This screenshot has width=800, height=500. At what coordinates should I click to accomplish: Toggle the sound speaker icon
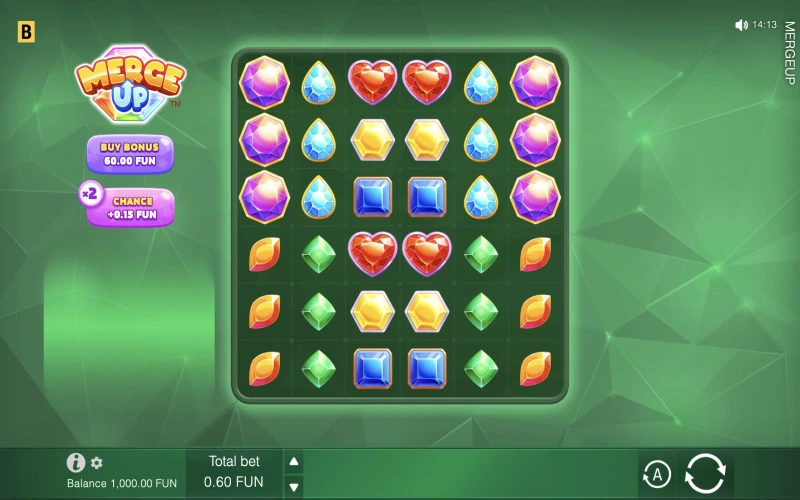point(741,25)
